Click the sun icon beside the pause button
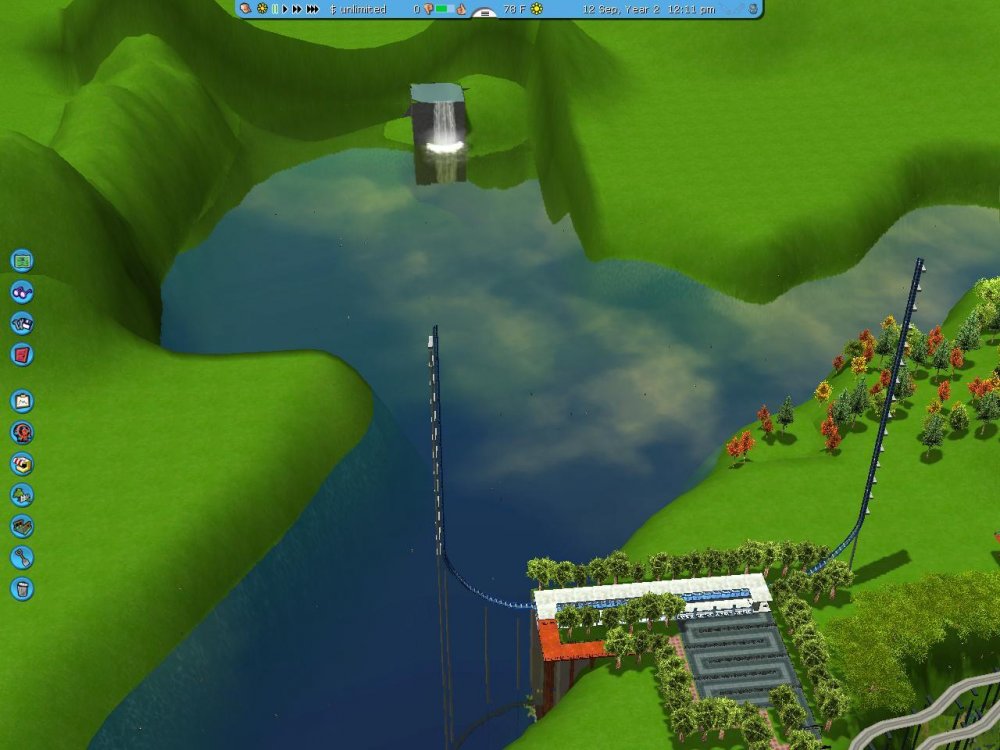The image size is (1000, 750). click(x=262, y=9)
